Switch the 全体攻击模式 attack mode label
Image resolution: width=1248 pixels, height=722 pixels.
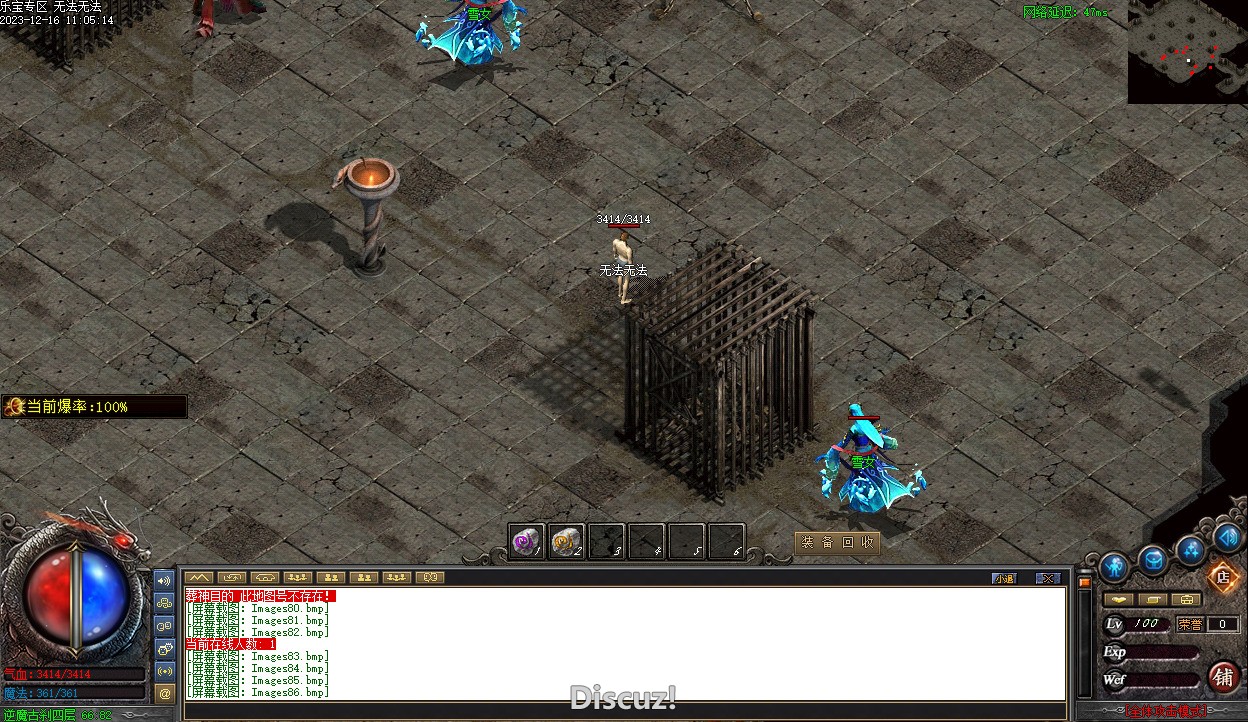click(1165, 712)
